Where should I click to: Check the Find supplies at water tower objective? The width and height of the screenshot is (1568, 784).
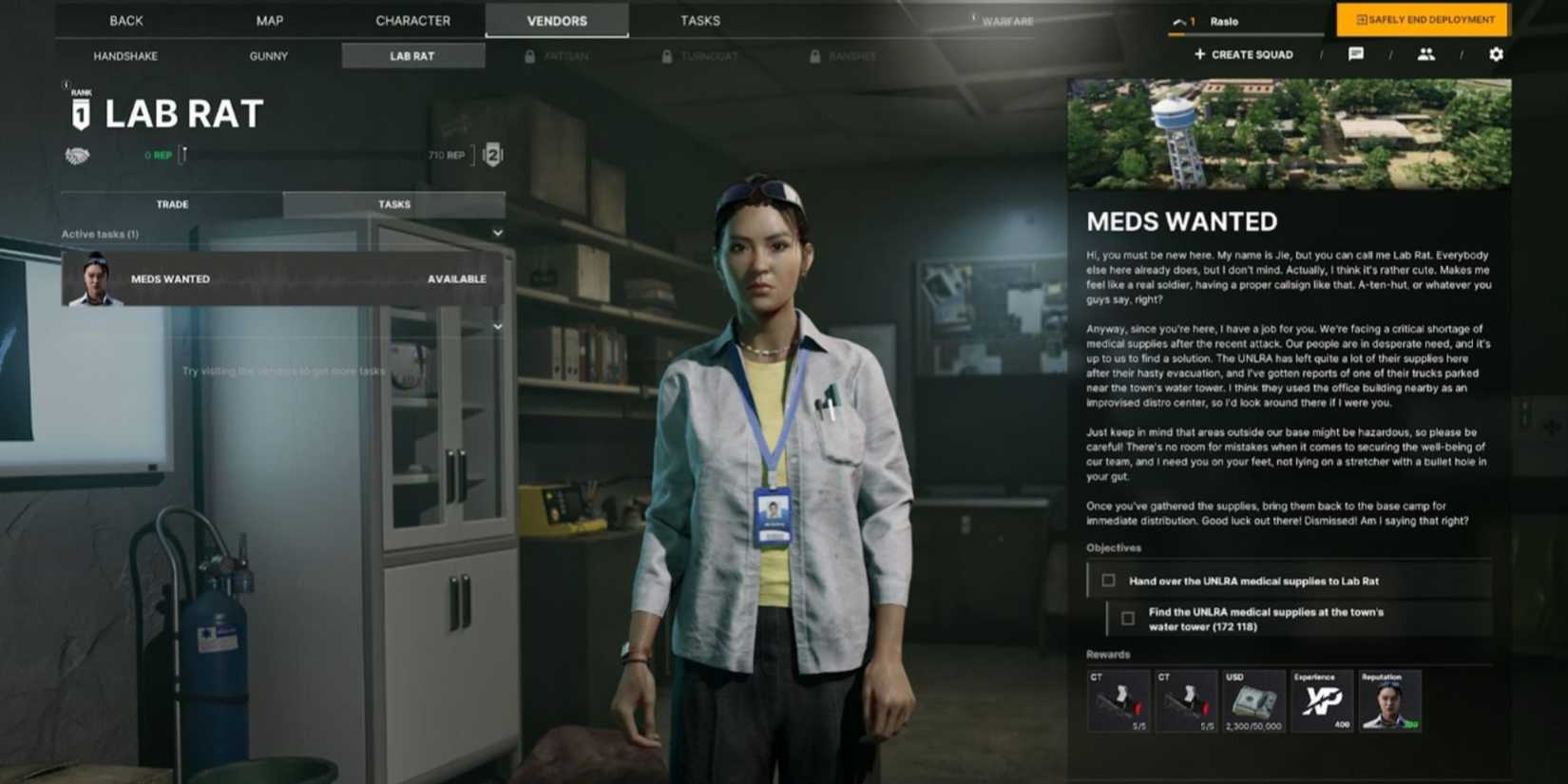(1129, 618)
